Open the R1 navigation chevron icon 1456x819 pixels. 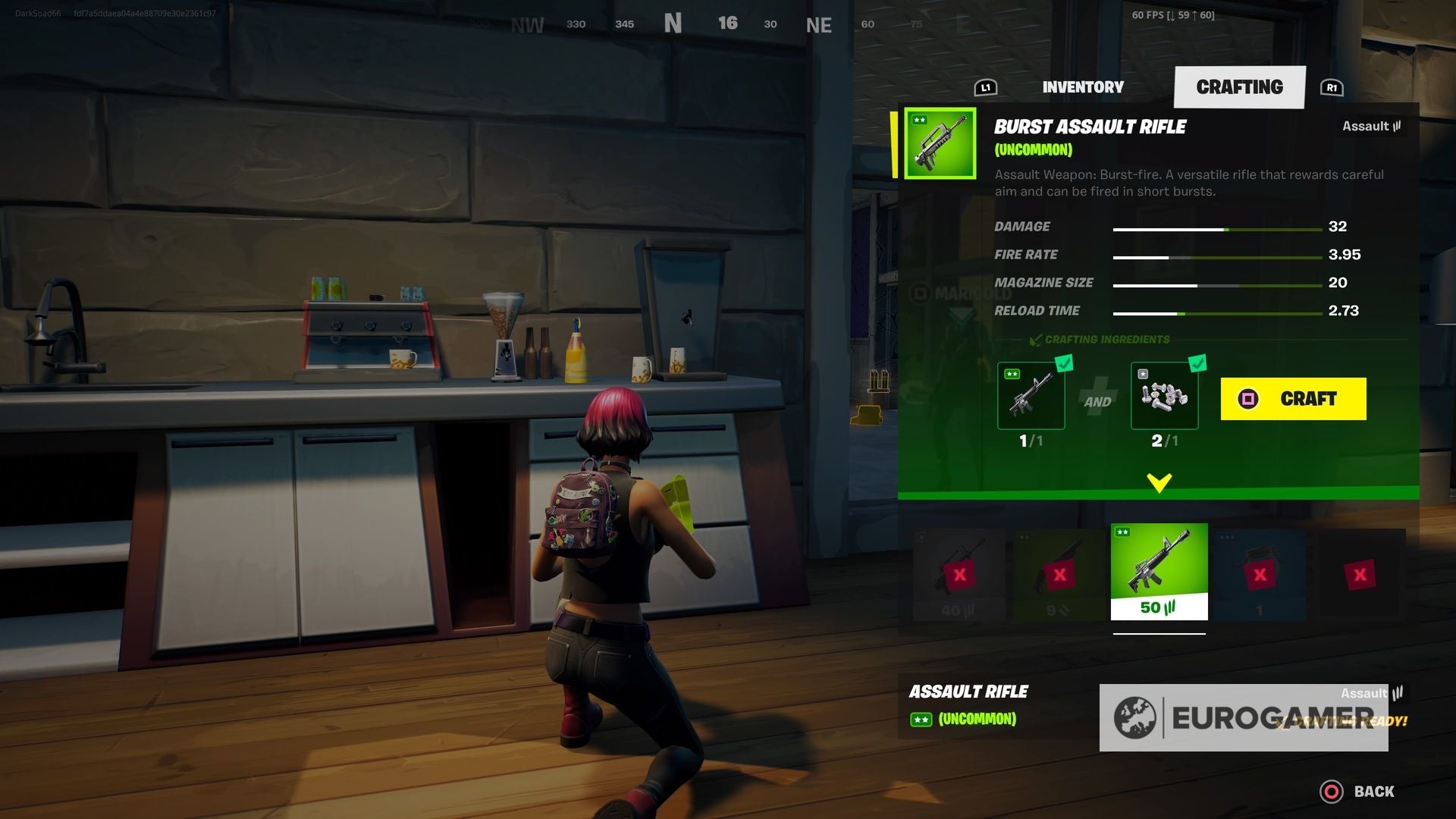pos(1332,87)
